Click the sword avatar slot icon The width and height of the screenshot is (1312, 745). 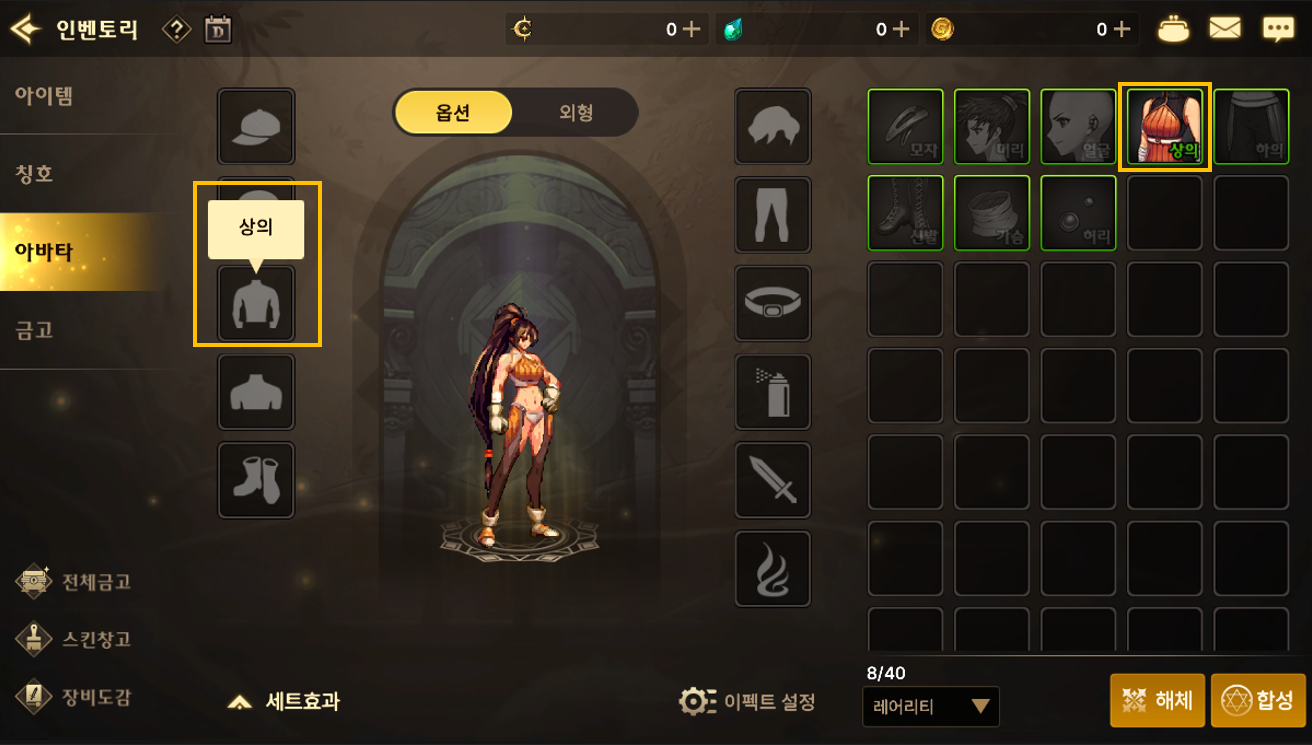coord(771,480)
